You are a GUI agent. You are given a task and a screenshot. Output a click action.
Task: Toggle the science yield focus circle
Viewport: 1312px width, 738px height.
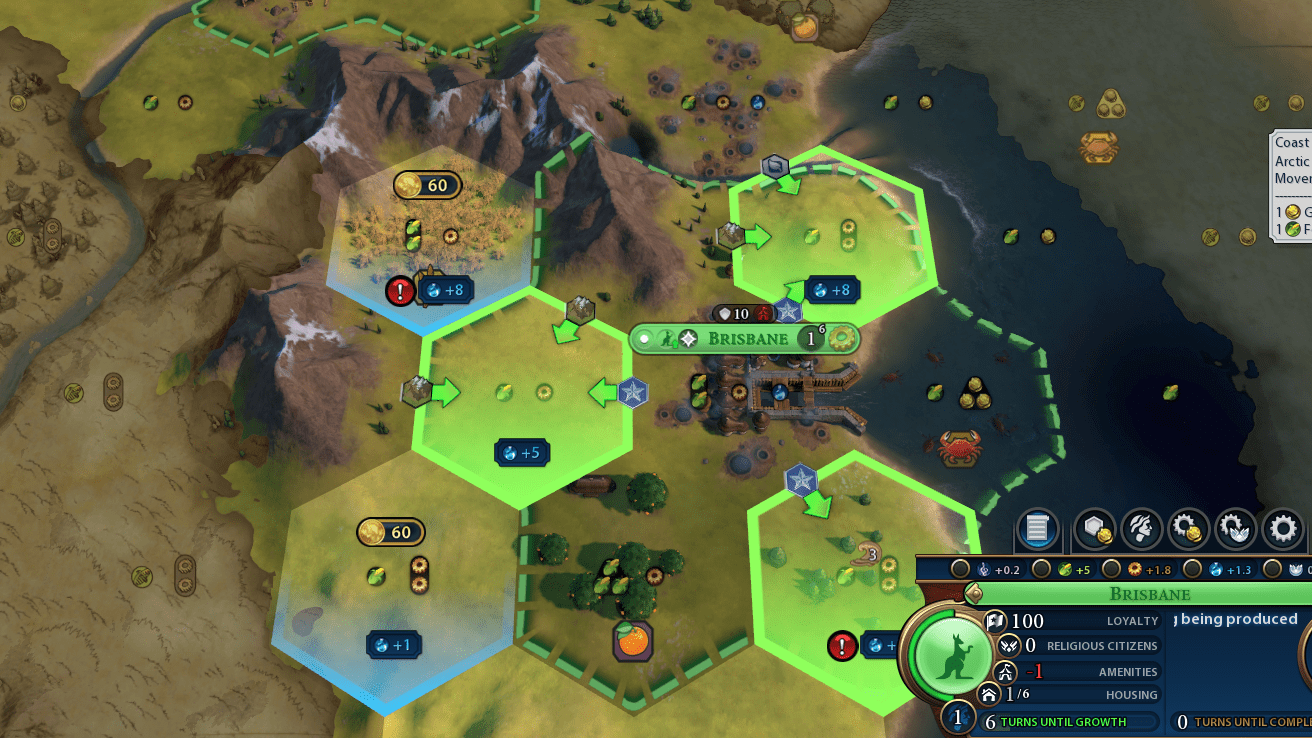point(1192,570)
